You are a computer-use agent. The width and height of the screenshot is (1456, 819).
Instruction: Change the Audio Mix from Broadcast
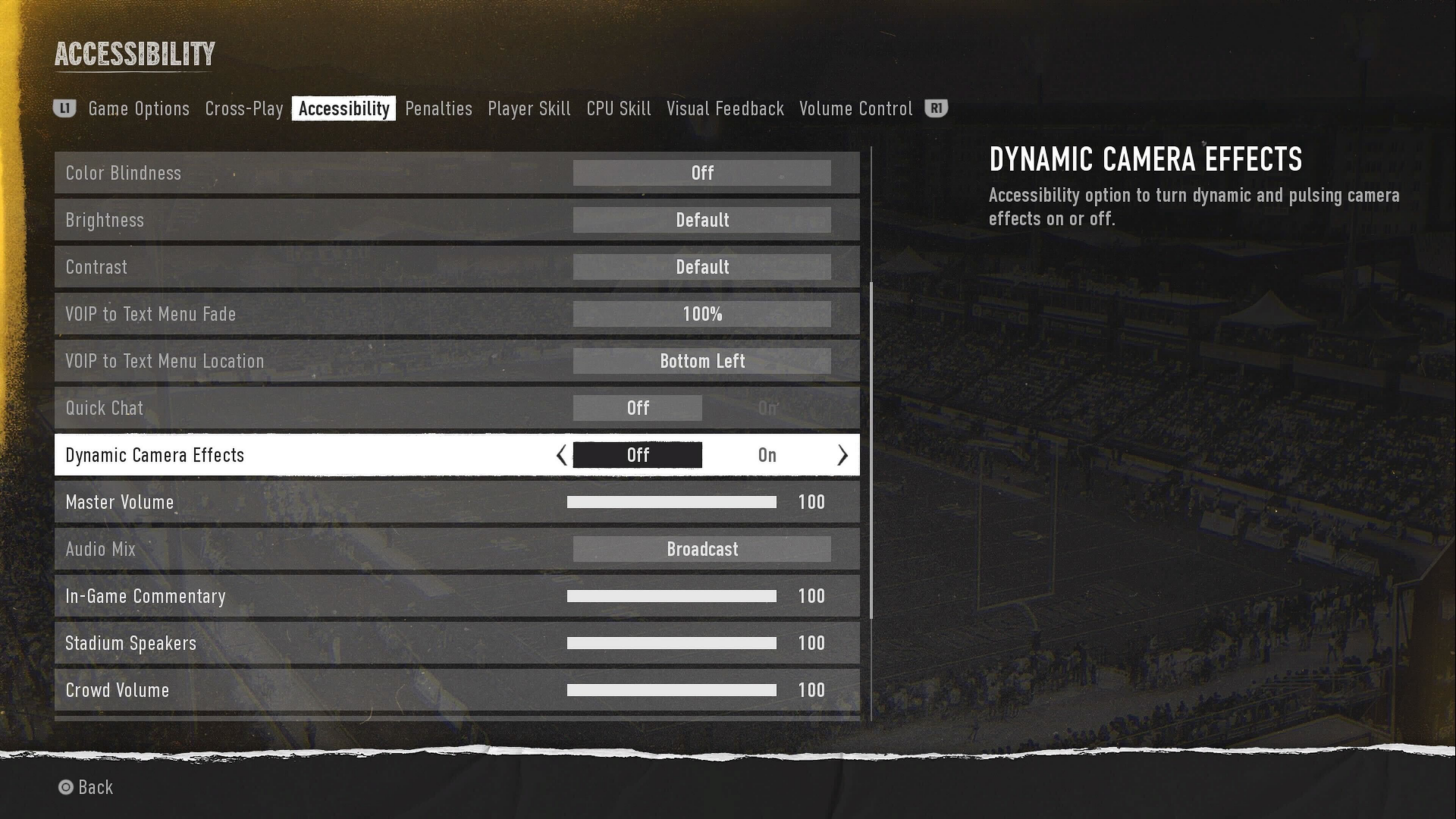click(702, 549)
